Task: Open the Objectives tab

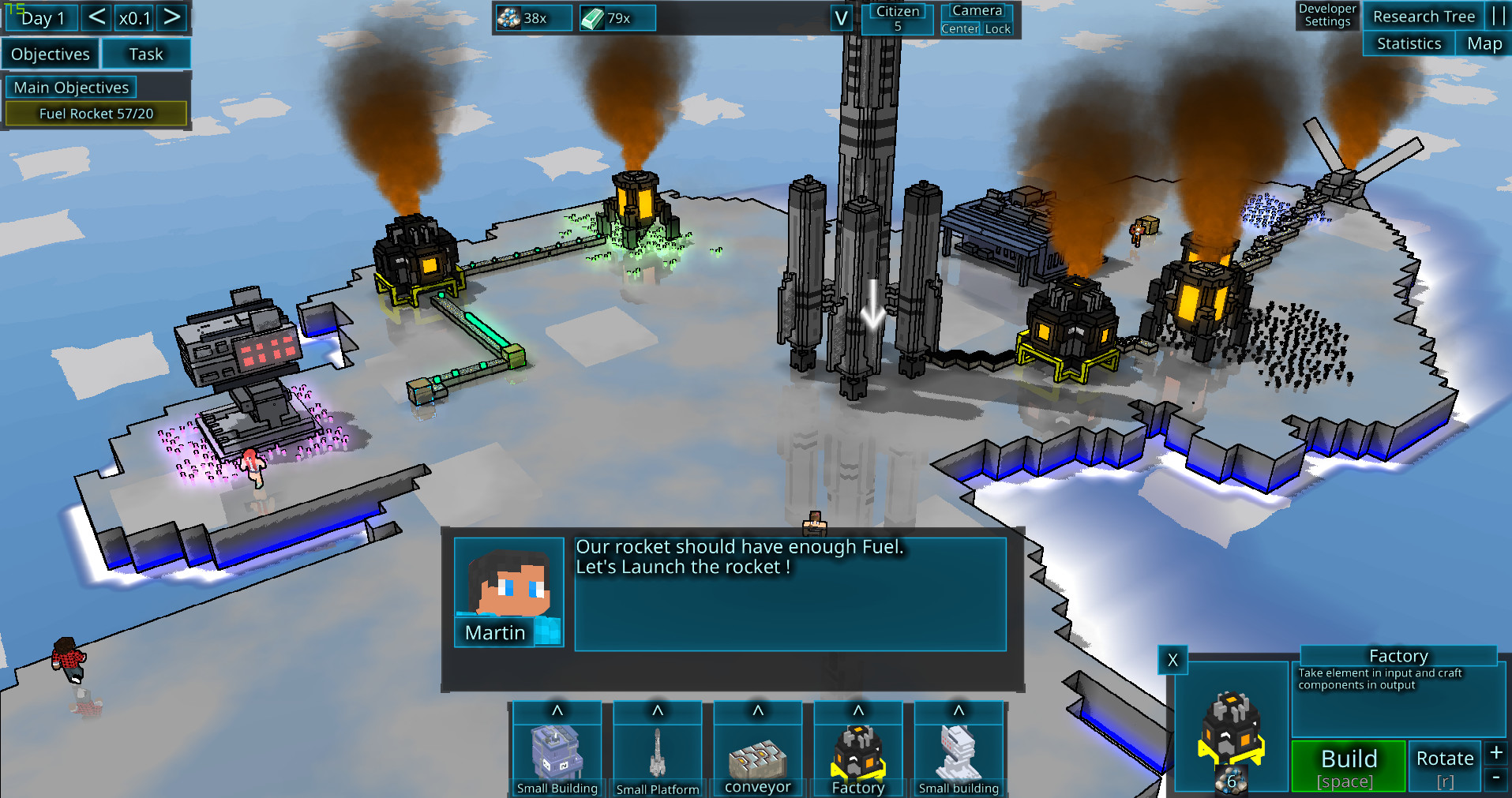Action: (x=51, y=54)
